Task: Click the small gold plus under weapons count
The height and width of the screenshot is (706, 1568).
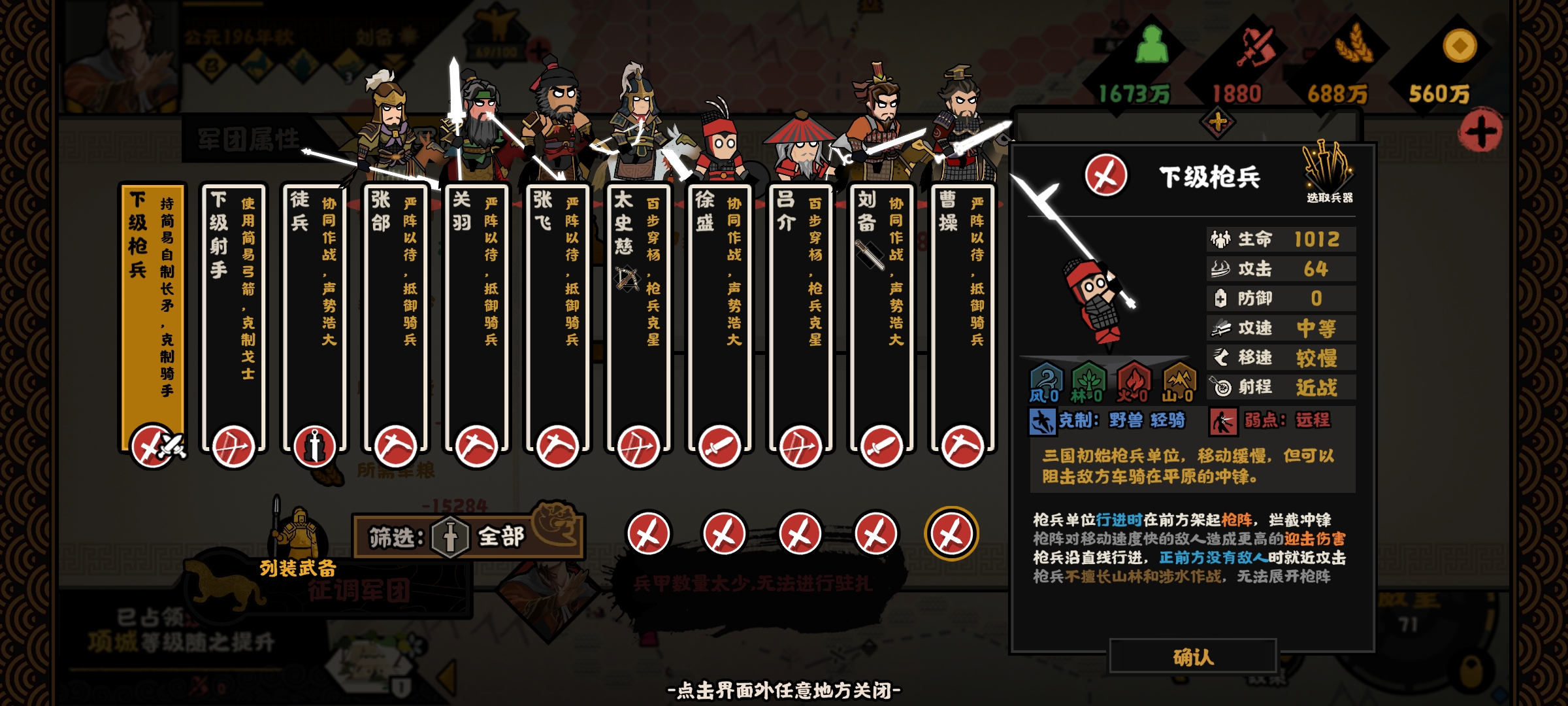Action: point(1217,122)
